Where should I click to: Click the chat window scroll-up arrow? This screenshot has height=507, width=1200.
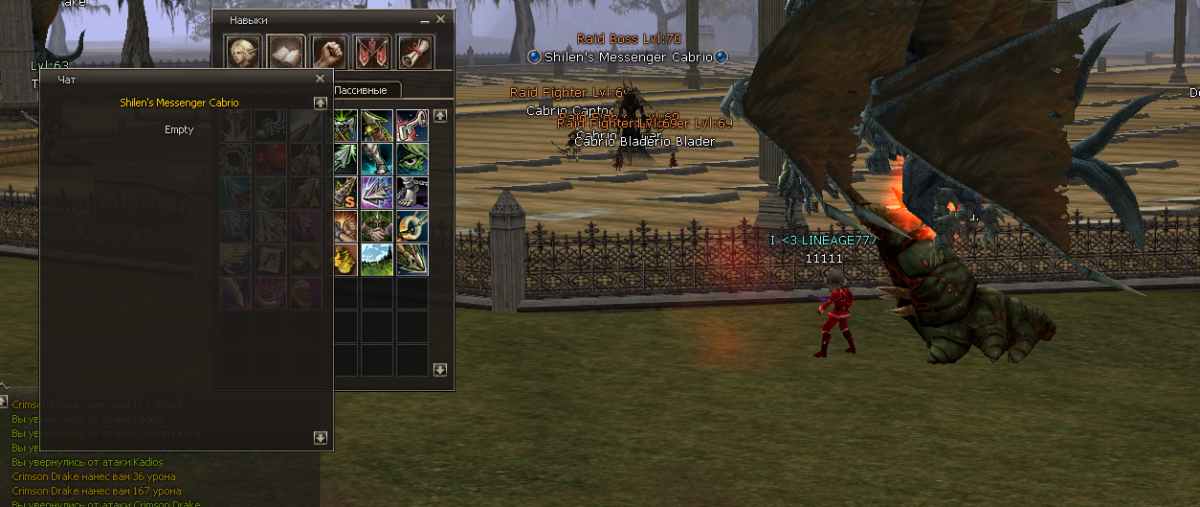coord(320,103)
